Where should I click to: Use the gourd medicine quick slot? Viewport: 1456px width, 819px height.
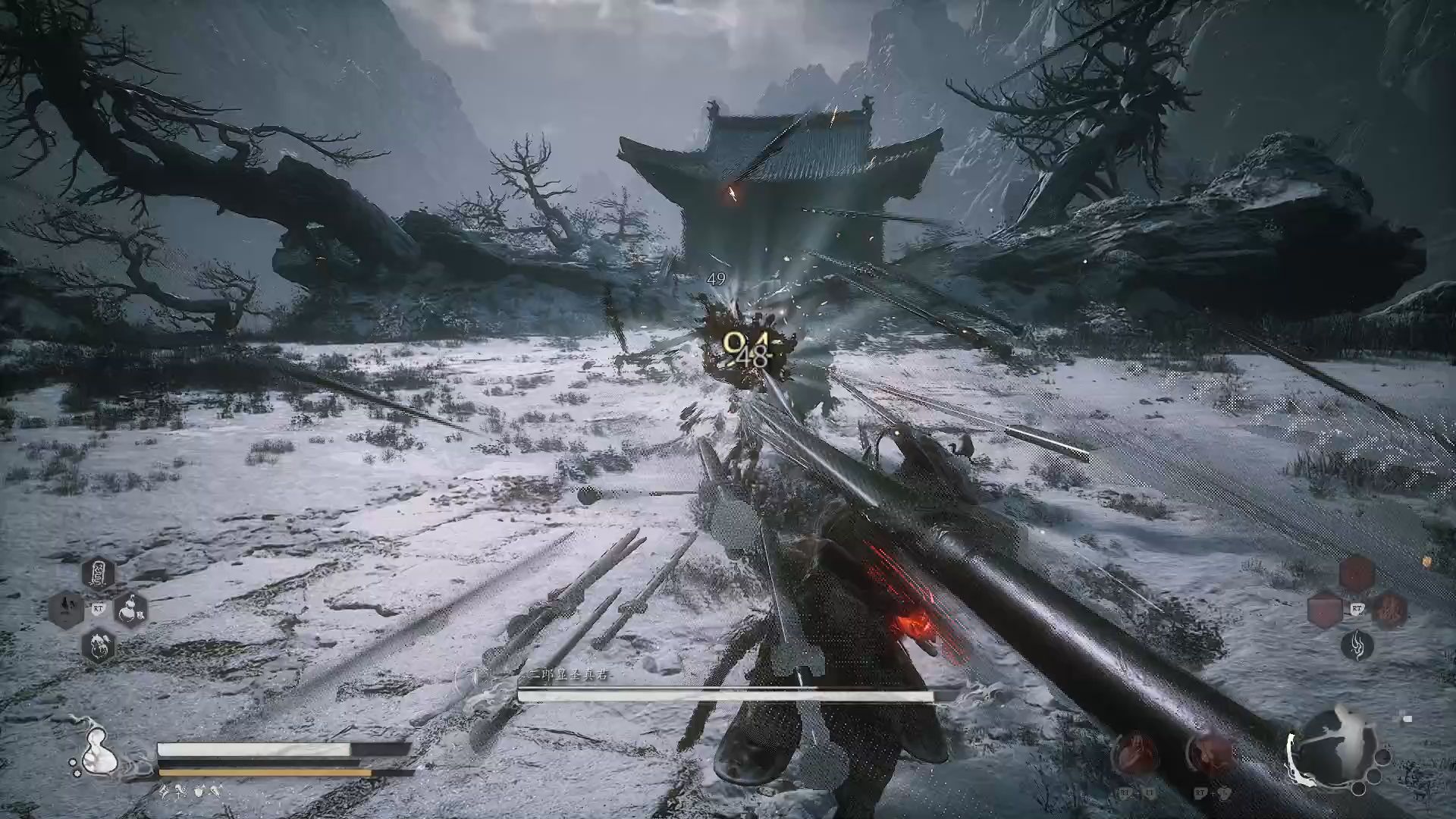[x=130, y=609]
